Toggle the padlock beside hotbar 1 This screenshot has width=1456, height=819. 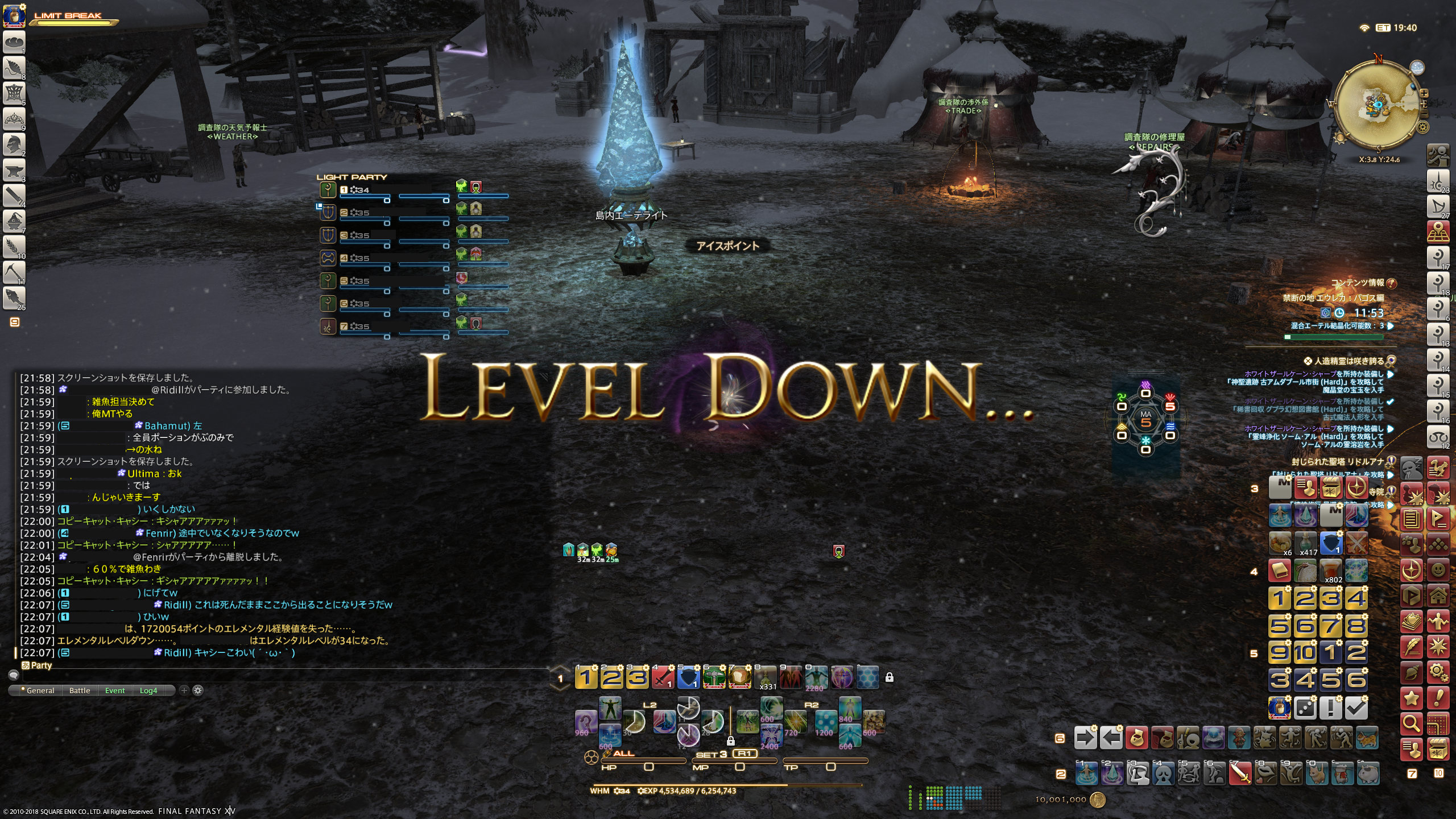pyautogui.click(x=890, y=677)
